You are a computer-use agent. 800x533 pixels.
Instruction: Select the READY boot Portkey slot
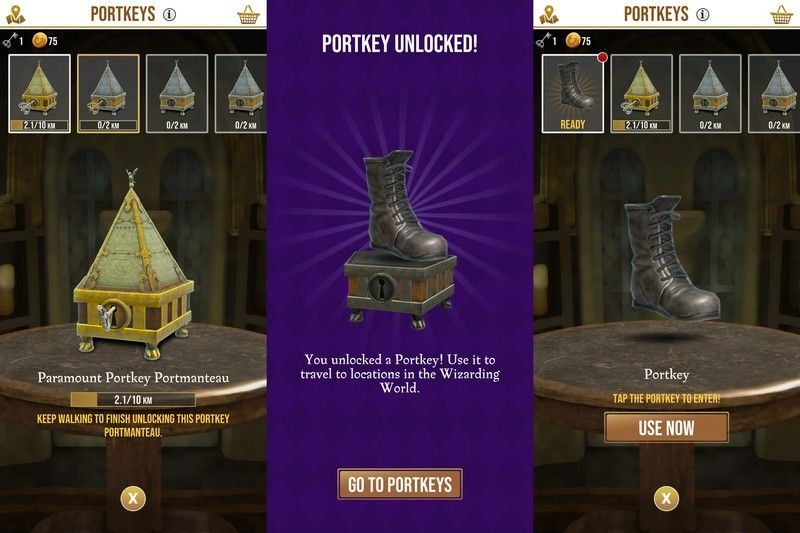(x=573, y=94)
